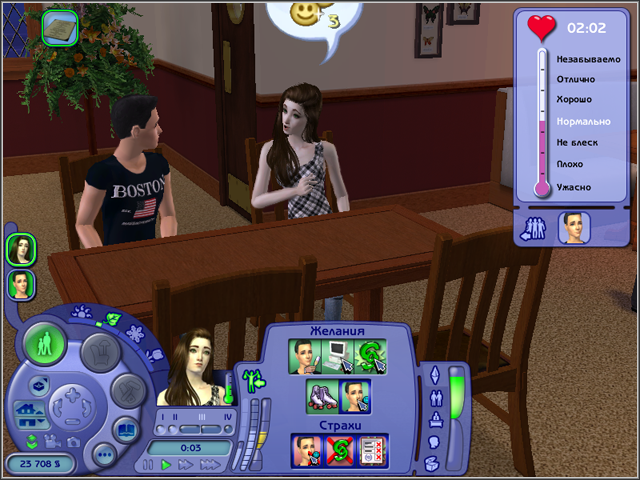Image resolution: width=640 pixels, height=480 pixels.
Task: Open Build Mode with the tools icon
Action: 125,389
